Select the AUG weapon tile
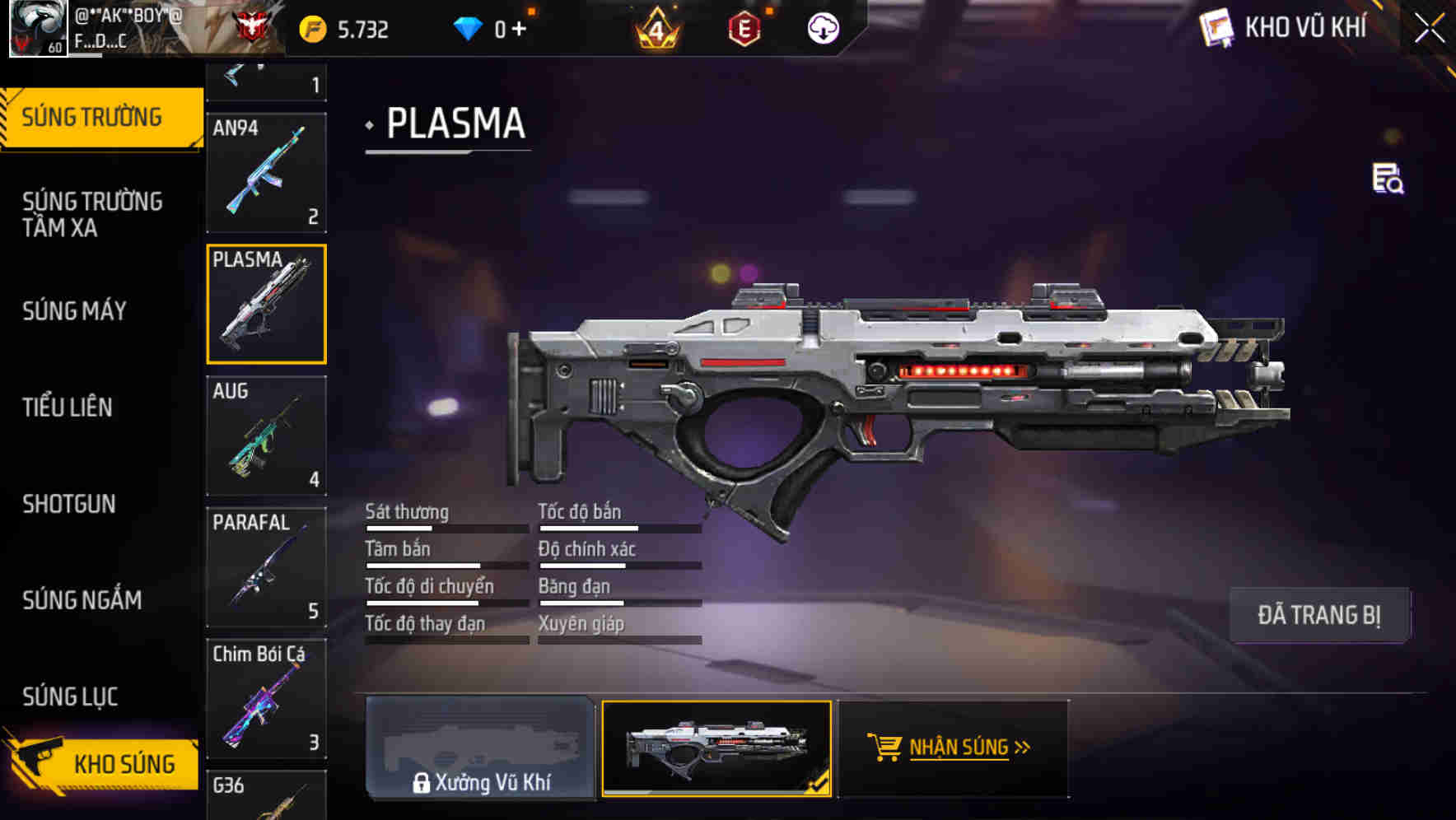1456x820 pixels. click(266, 436)
